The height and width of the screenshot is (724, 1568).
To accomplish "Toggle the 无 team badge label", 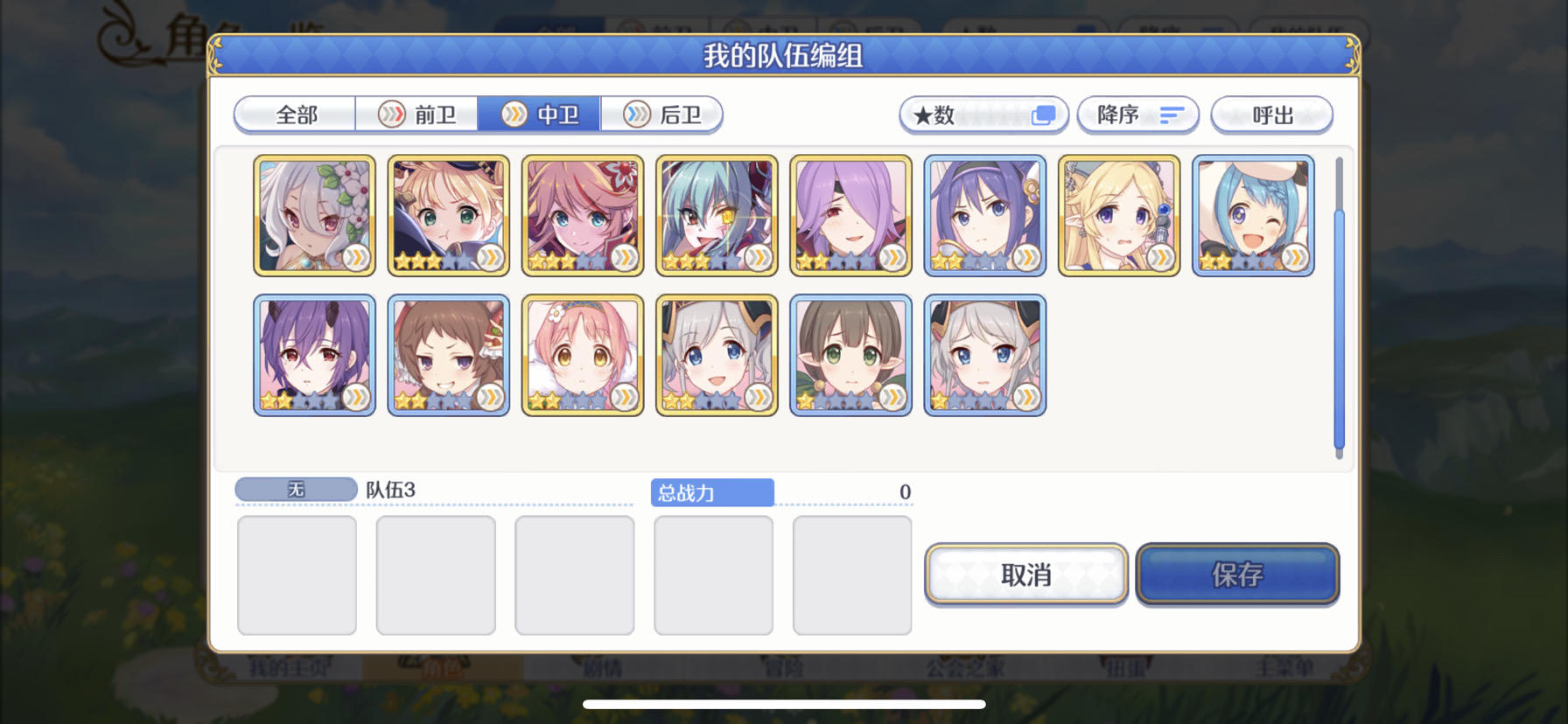I will [295, 489].
